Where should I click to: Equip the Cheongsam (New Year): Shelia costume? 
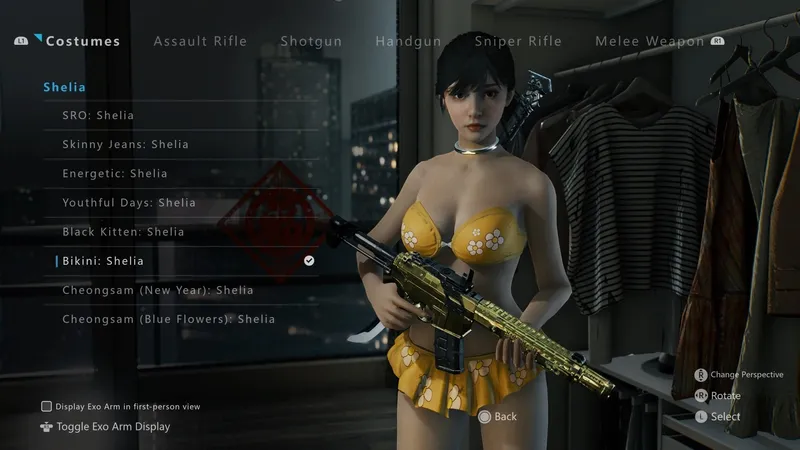[x=158, y=290]
